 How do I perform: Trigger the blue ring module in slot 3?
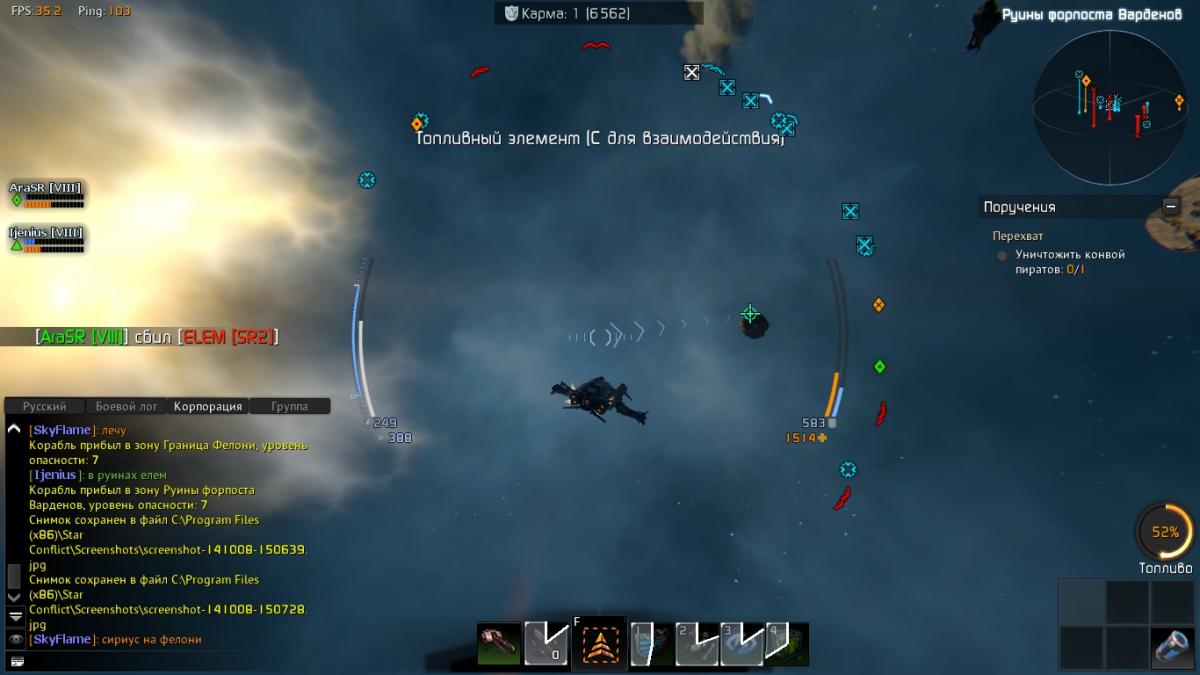point(740,643)
